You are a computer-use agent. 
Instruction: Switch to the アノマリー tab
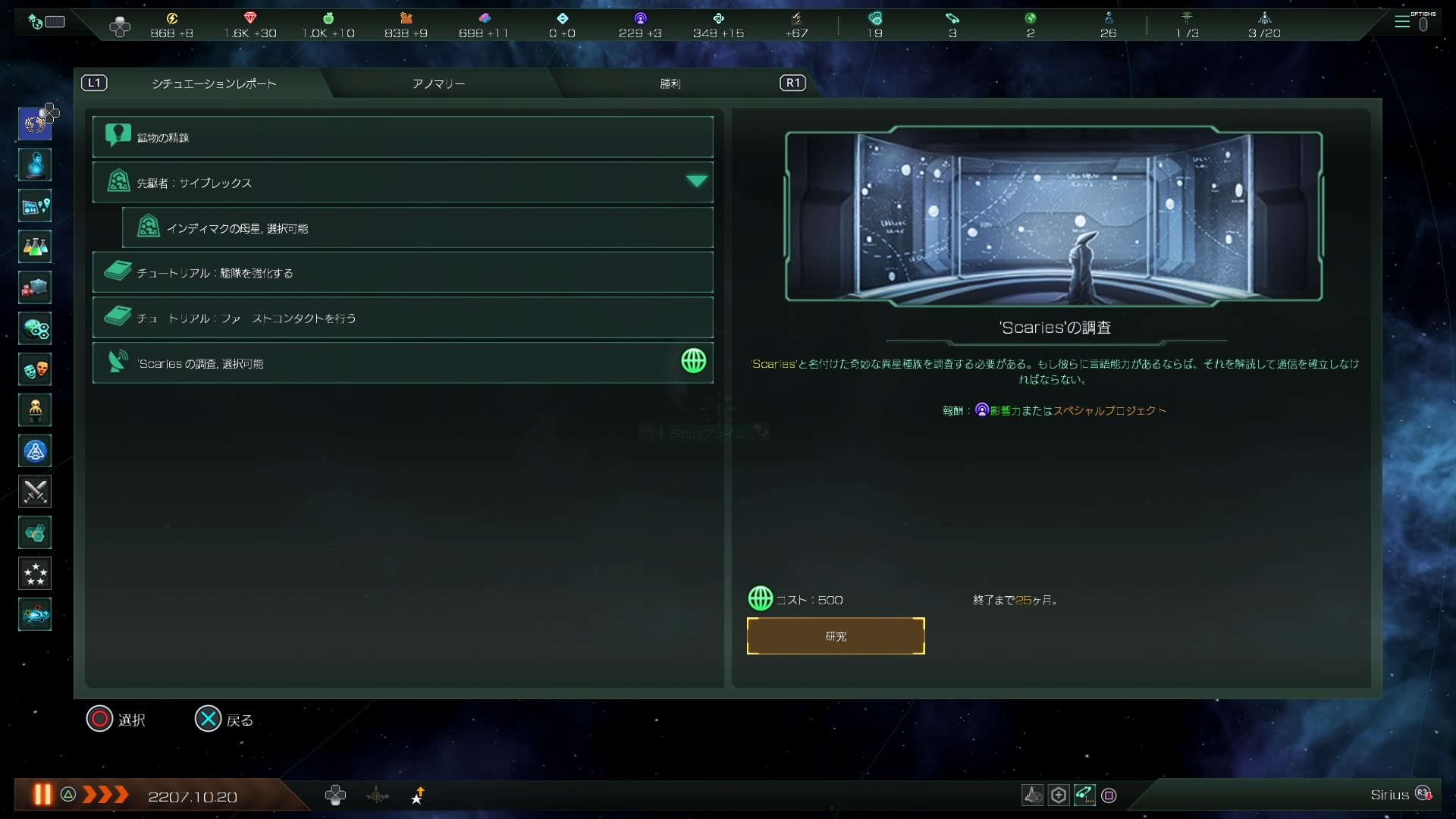438,83
